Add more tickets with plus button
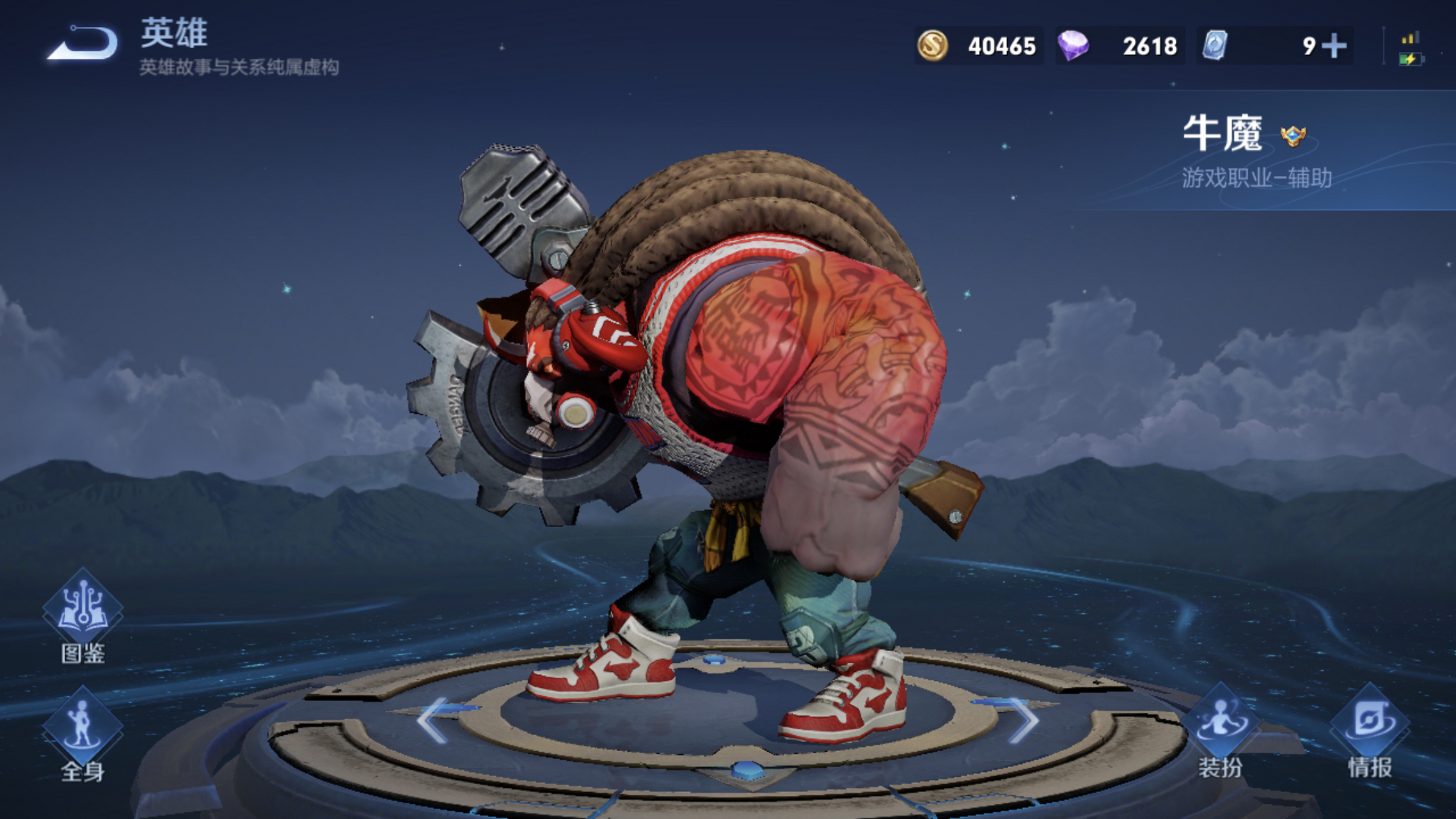The width and height of the screenshot is (1456, 819). point(1334,46)
